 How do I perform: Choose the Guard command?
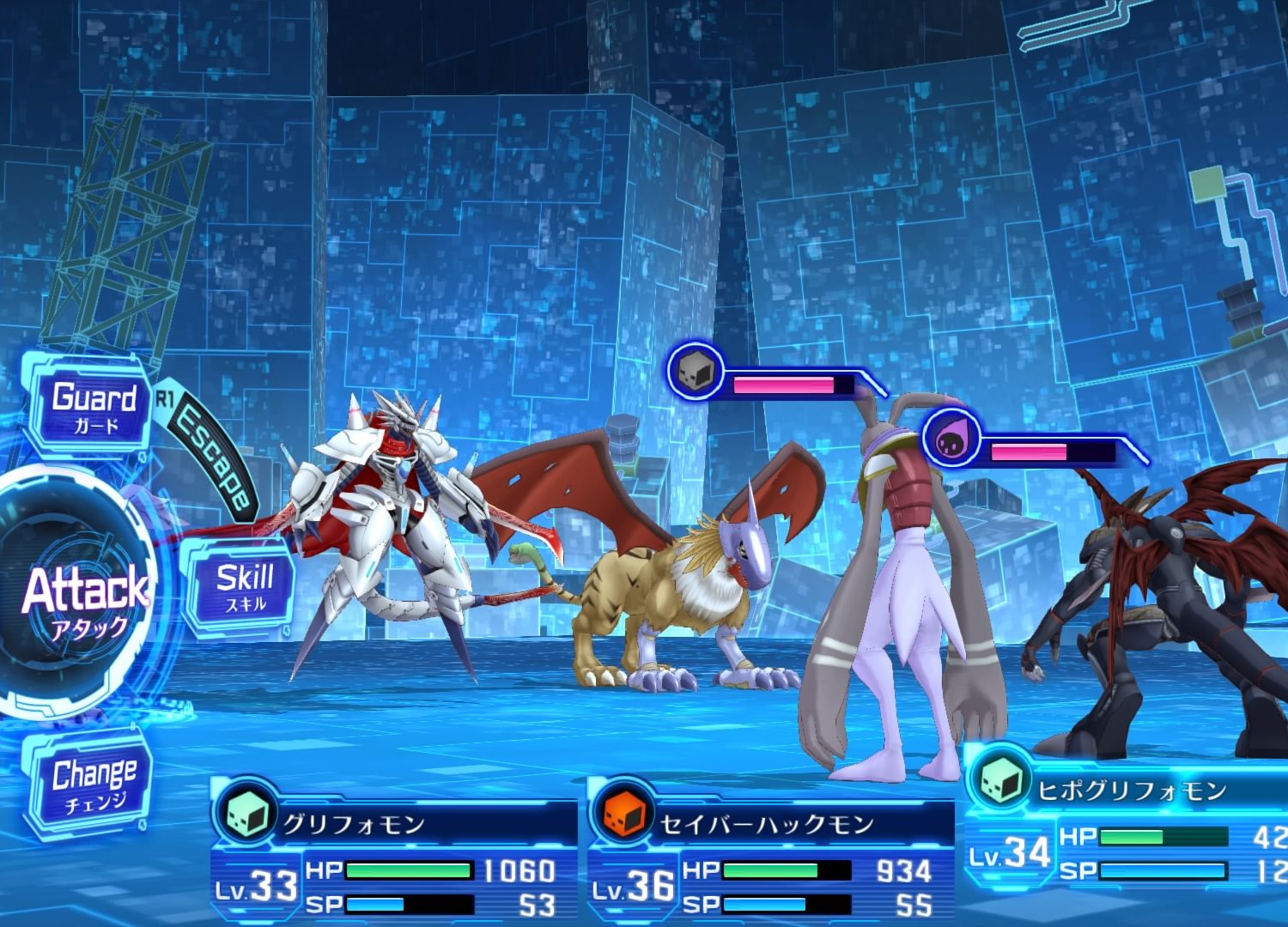pyautogui.click(x=93, y=406)
